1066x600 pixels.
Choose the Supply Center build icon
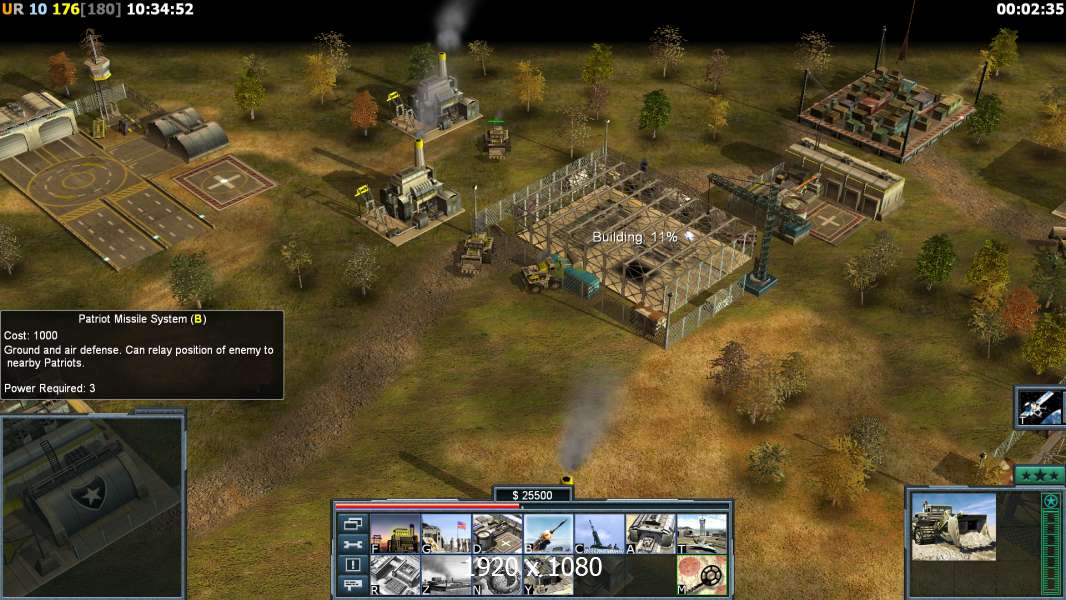[x=497, y=534]
